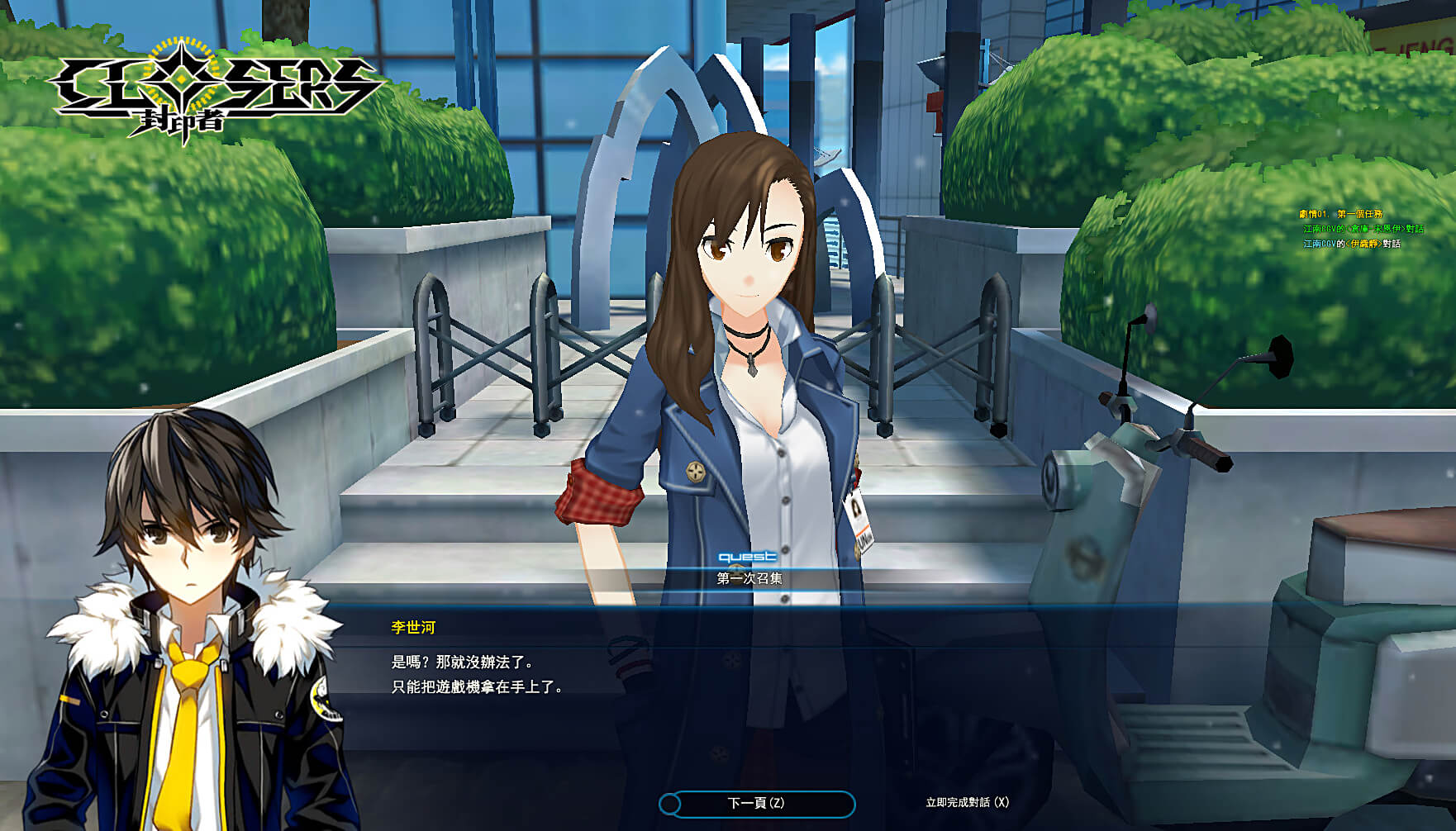
Task: Advance dialogue with the 下一頁 button
Action: click(x=756, y=803)
